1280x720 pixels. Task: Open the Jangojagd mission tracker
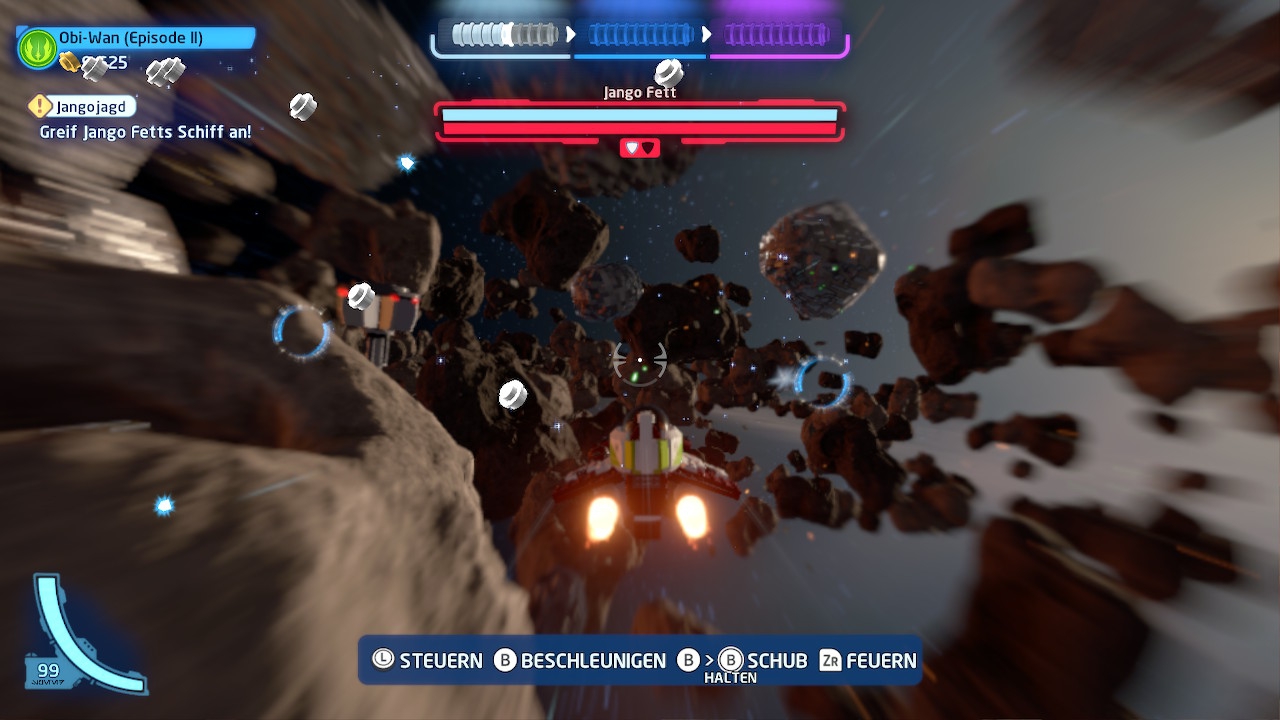pyautogui.click(x=83, y=106)
